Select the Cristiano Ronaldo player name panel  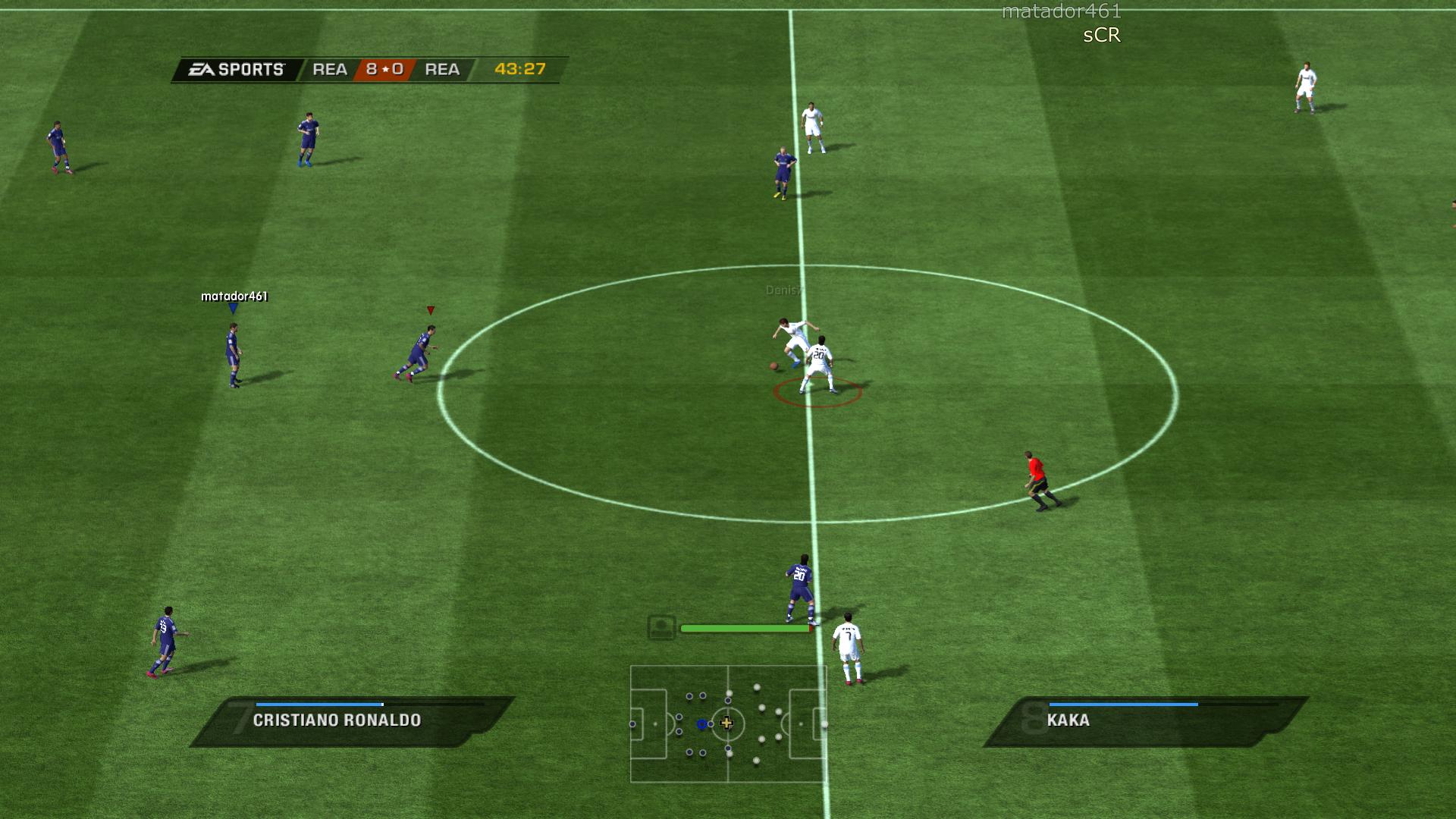pyautogui.click(x=352, y=721)
